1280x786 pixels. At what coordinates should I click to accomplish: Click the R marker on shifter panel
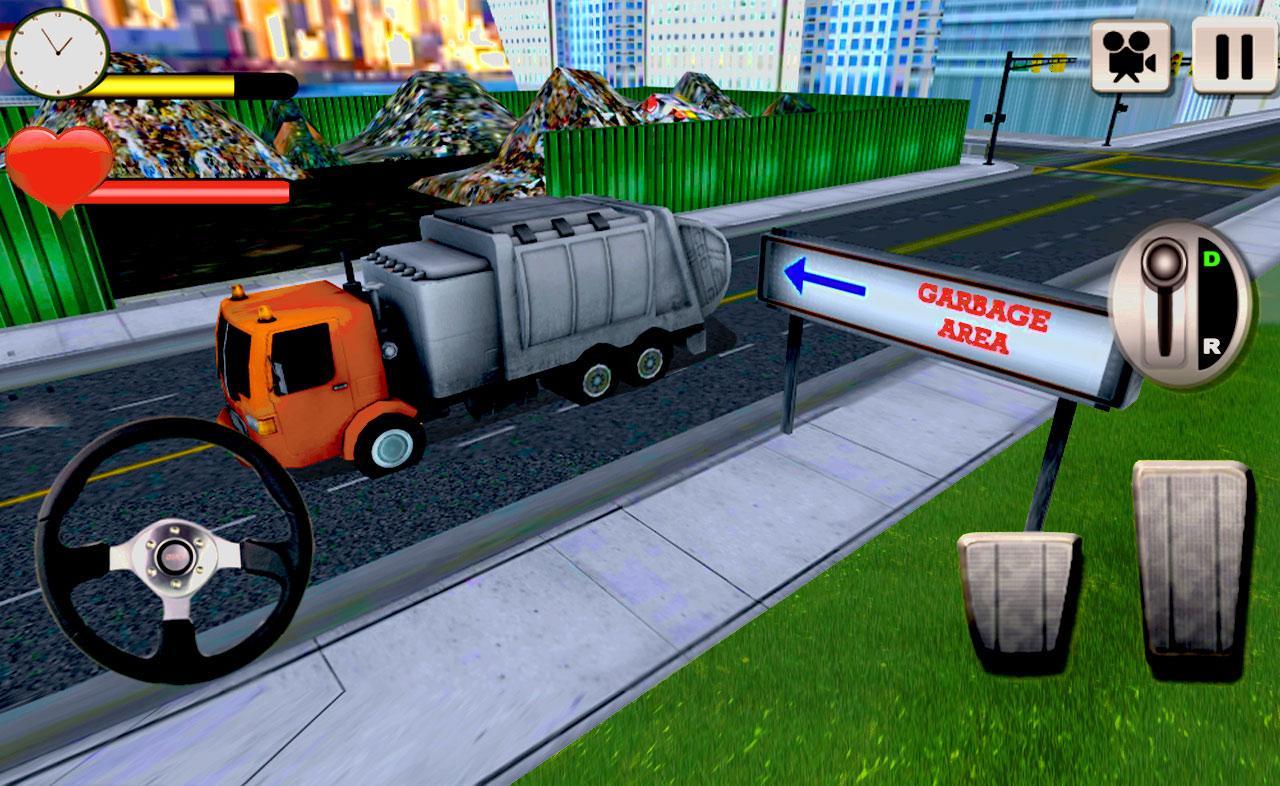pyautogui.click(x=1212, y=345)
